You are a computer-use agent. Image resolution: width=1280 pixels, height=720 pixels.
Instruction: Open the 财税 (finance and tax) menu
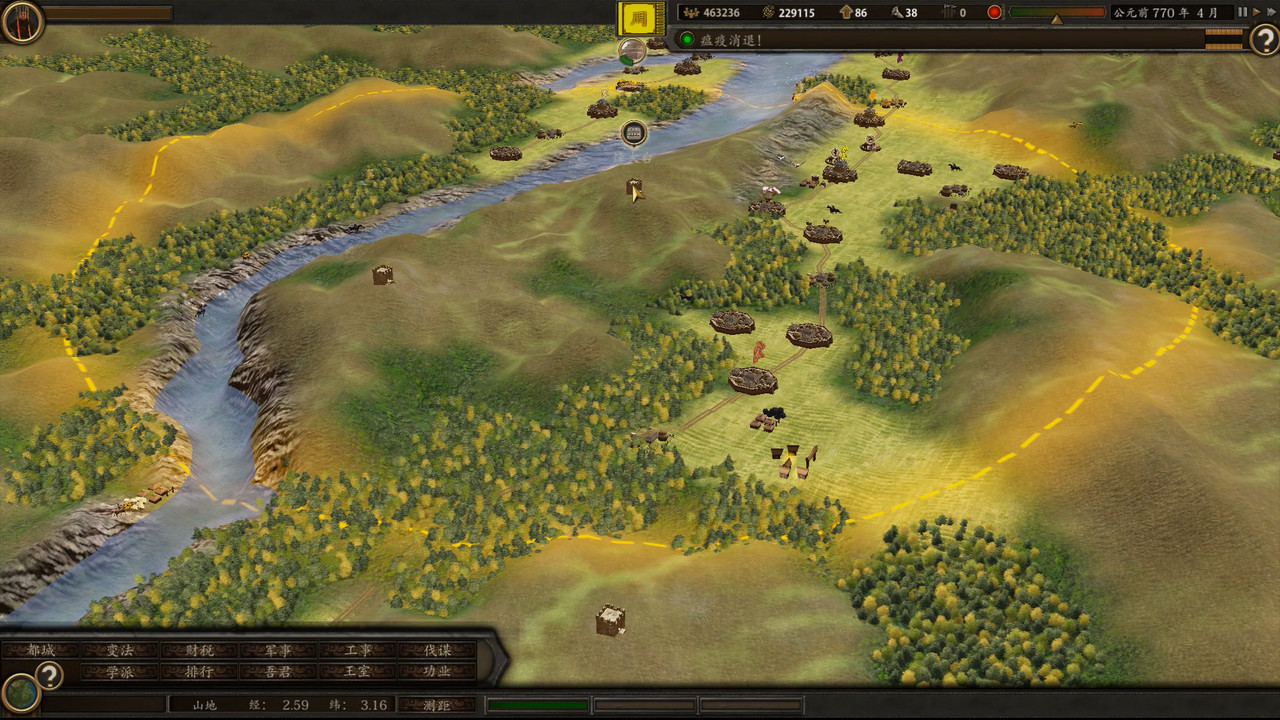[x=199, y=650]
